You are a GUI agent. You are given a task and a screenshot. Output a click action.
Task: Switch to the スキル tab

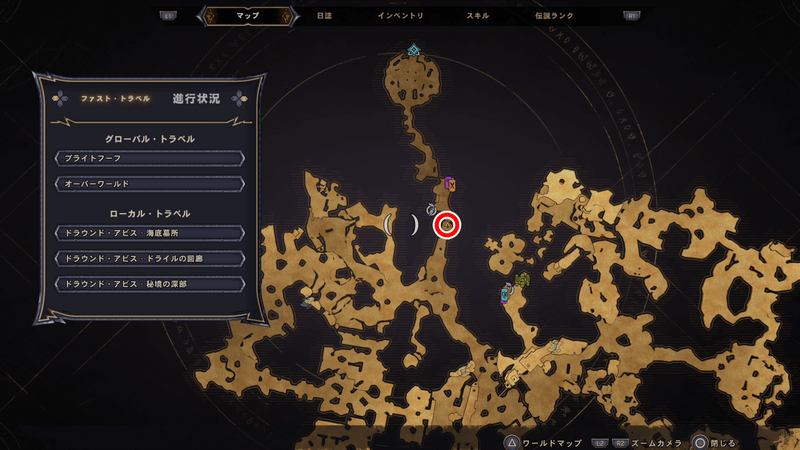point(478,17)
